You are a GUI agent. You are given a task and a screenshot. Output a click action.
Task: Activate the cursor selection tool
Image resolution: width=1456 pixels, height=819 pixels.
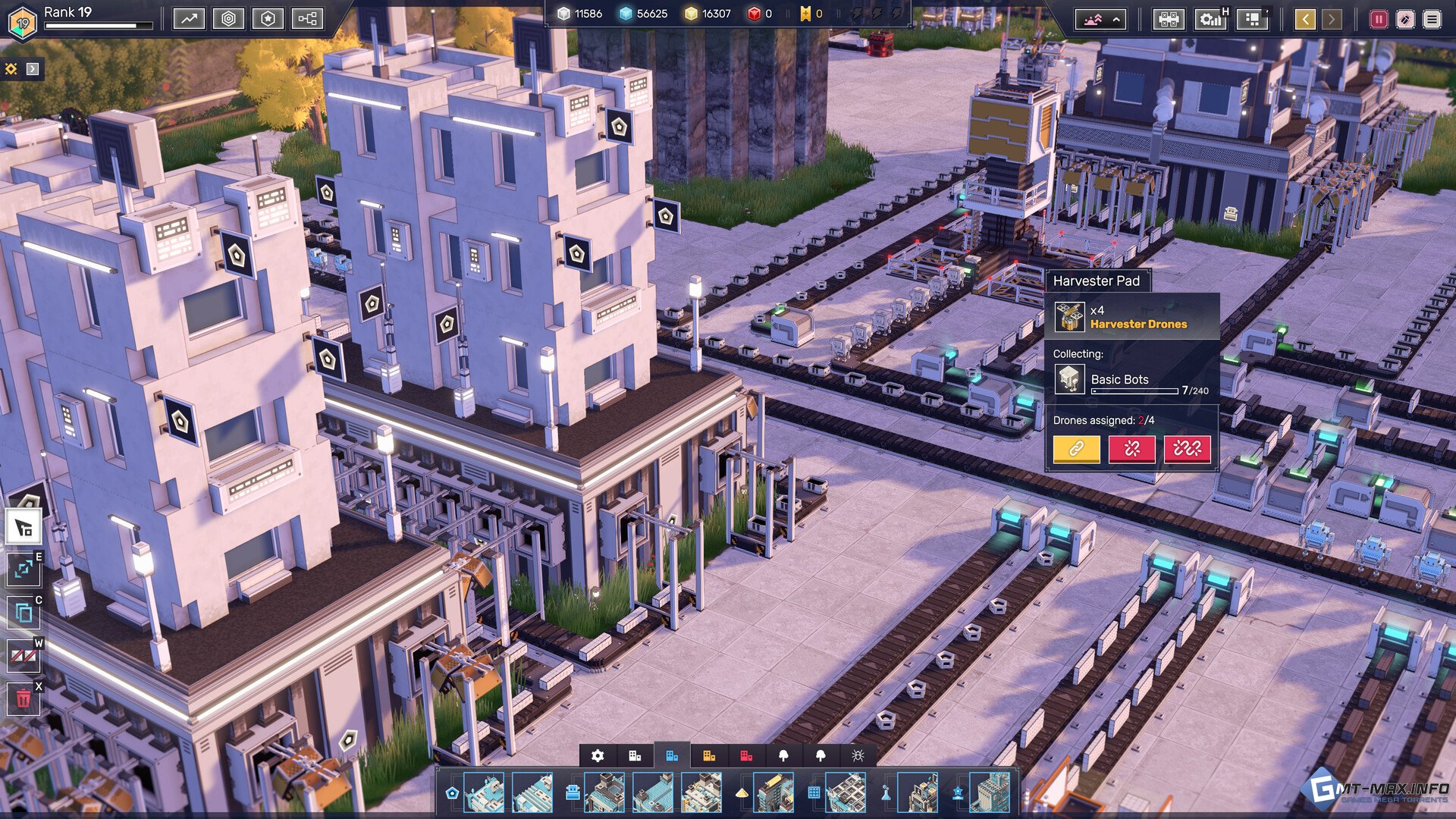click(24, 527)
